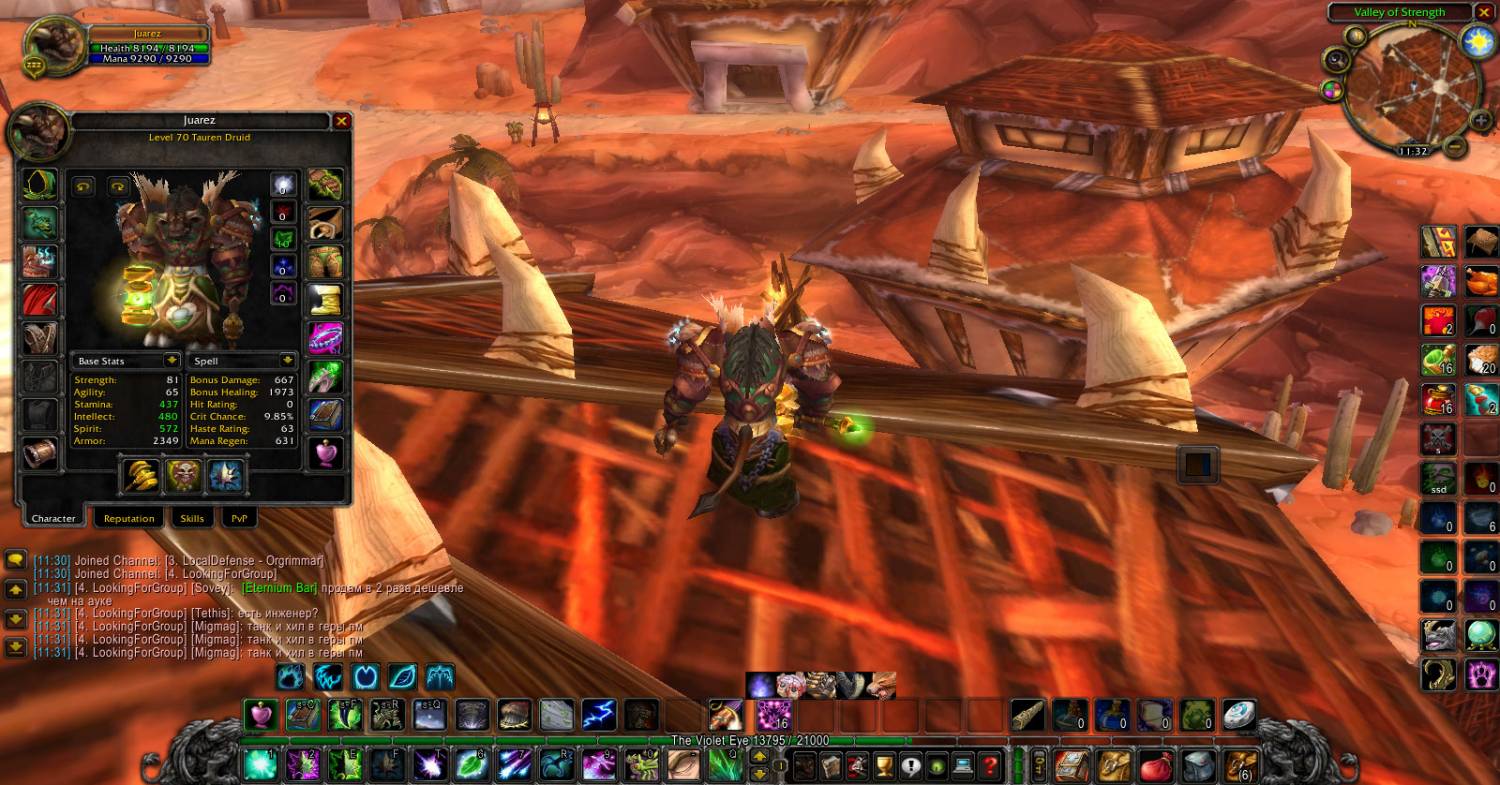Open the Base Stats dropdown
Screen dimensions: 1500x785
[x=172, y=360]
